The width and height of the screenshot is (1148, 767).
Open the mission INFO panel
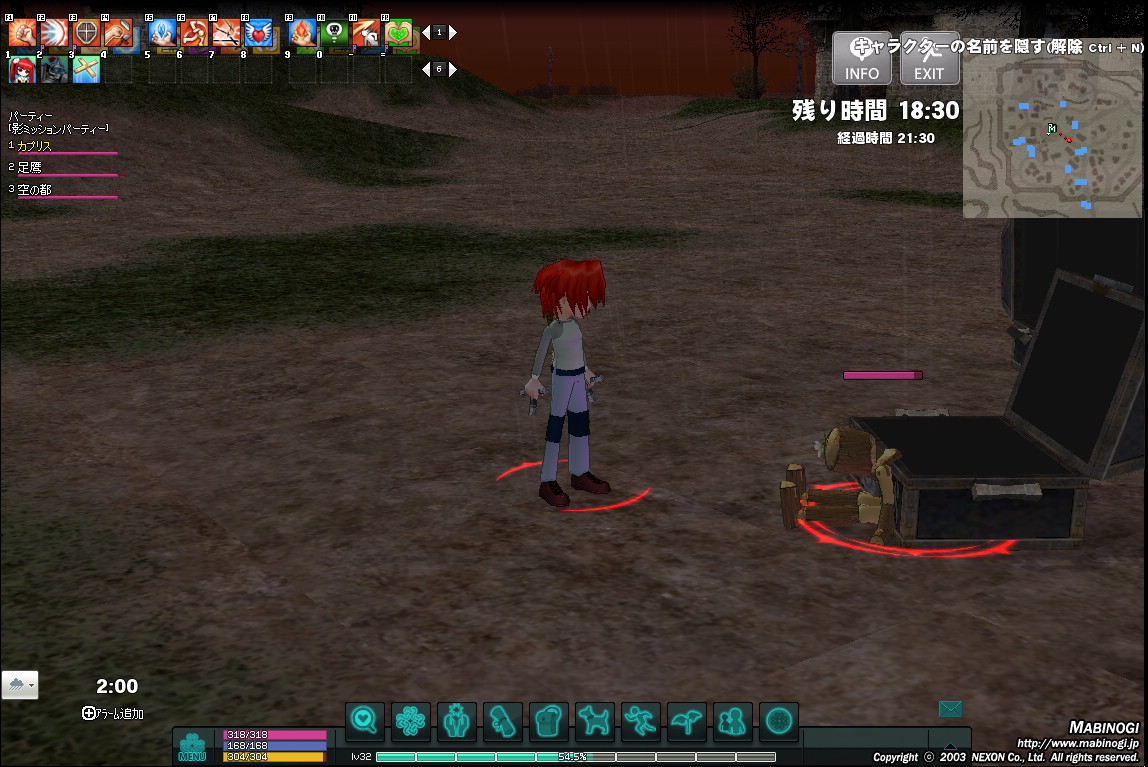pos(861,58)
